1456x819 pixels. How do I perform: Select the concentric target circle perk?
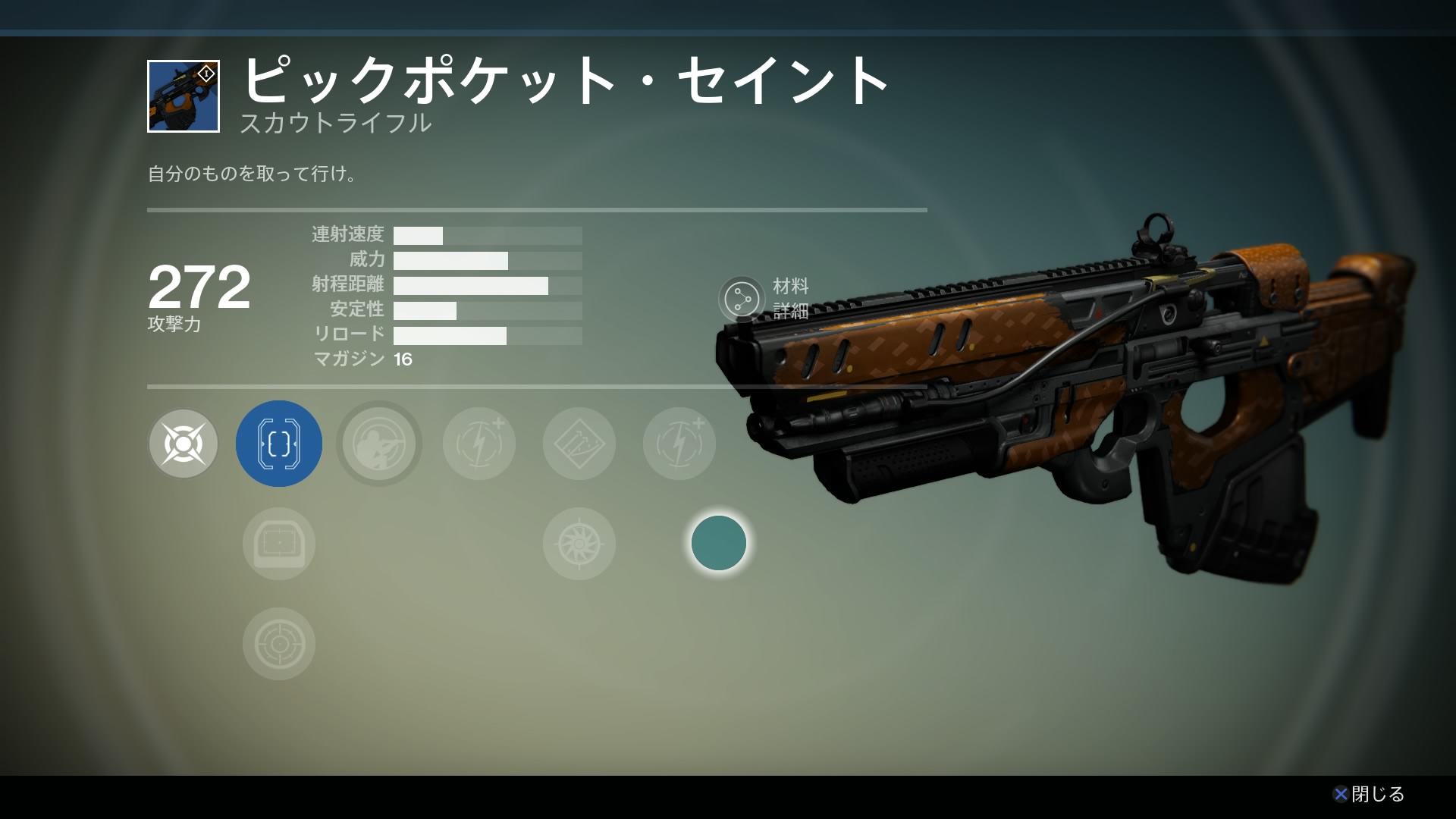coord(279,644)
